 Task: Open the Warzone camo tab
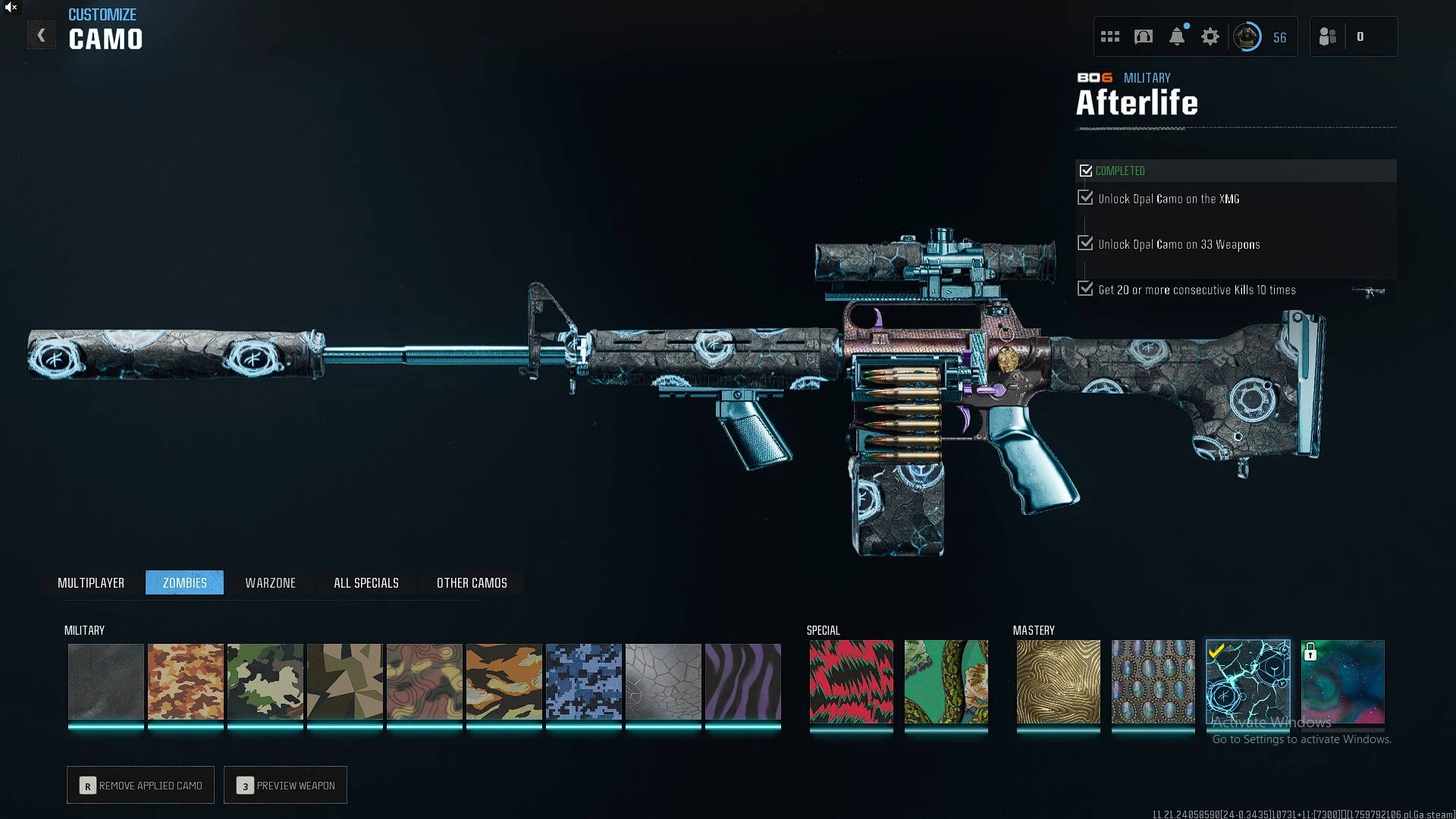coord(270,582)
